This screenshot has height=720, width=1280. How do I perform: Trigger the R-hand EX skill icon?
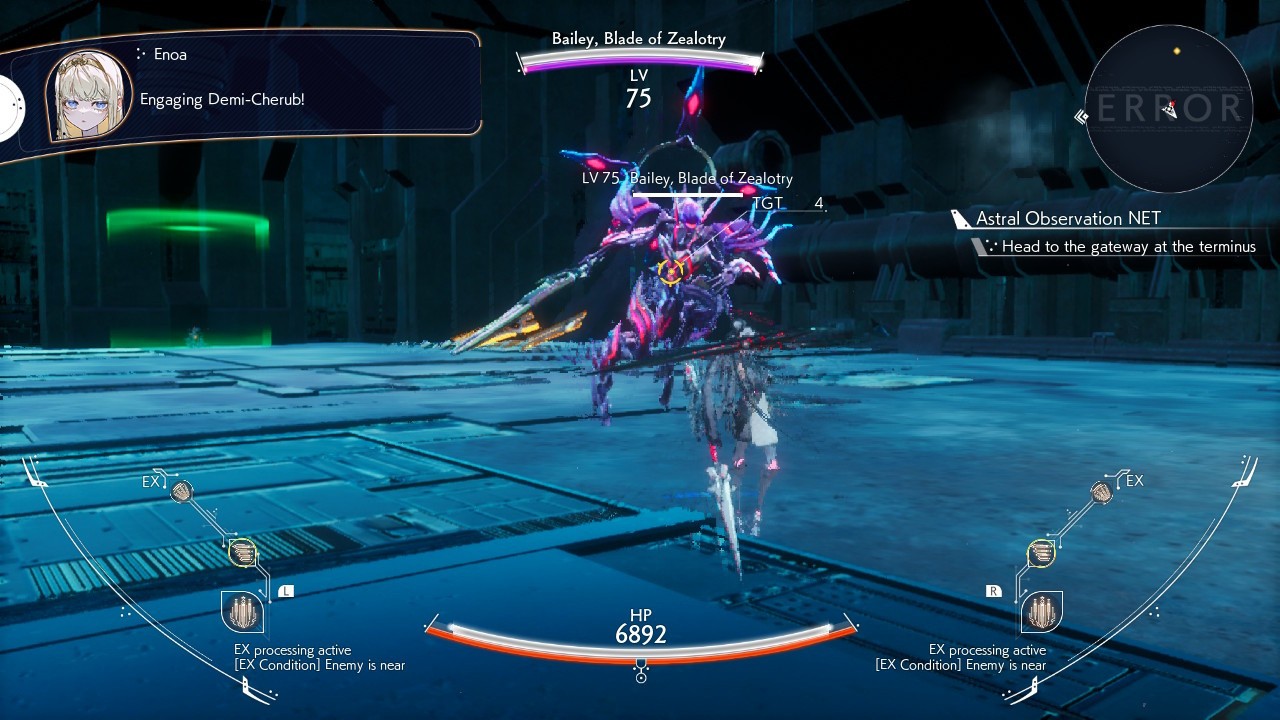pyautogui.click(x=1101, y=491)
